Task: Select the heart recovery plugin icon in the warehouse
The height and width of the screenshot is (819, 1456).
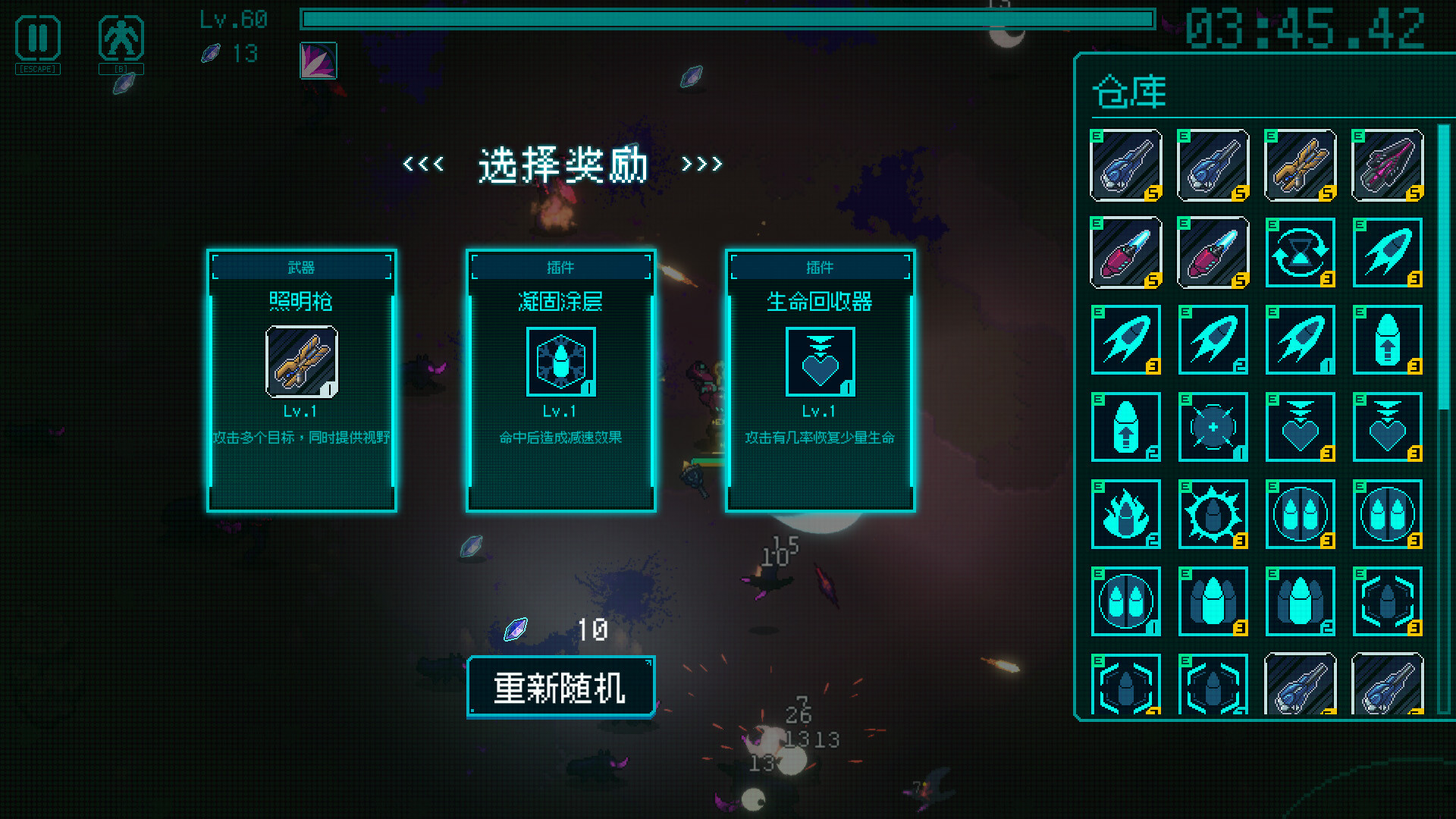Action: point(1300,427)
